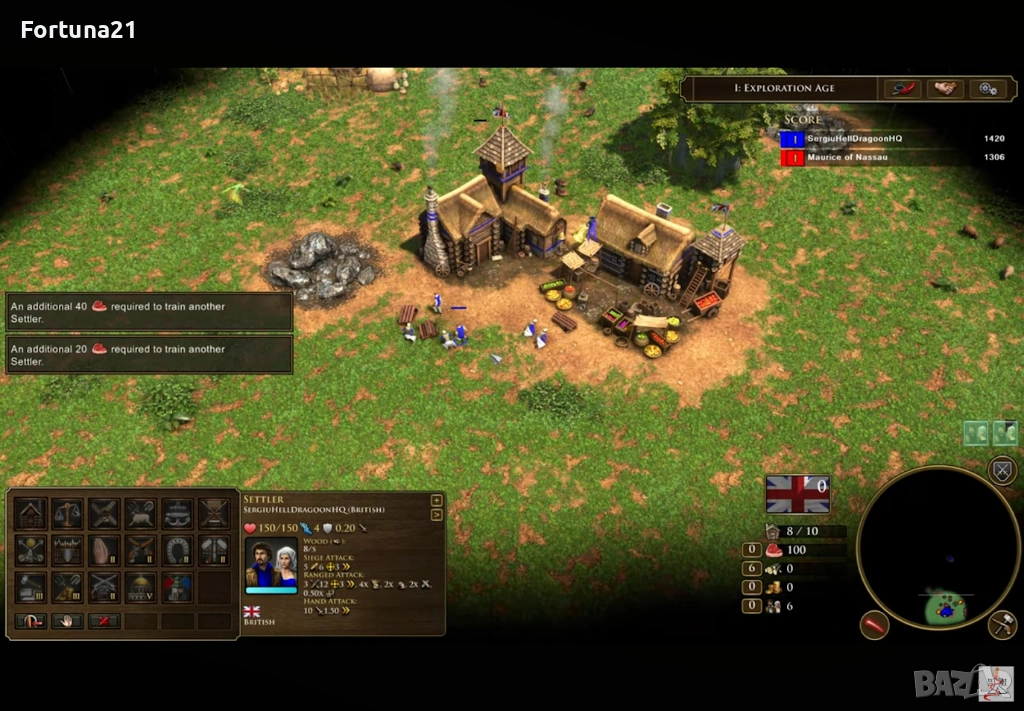Click the settler portrait in unit panel
The height and width of the screenshot is (711, 1024).
coord(271,564)
